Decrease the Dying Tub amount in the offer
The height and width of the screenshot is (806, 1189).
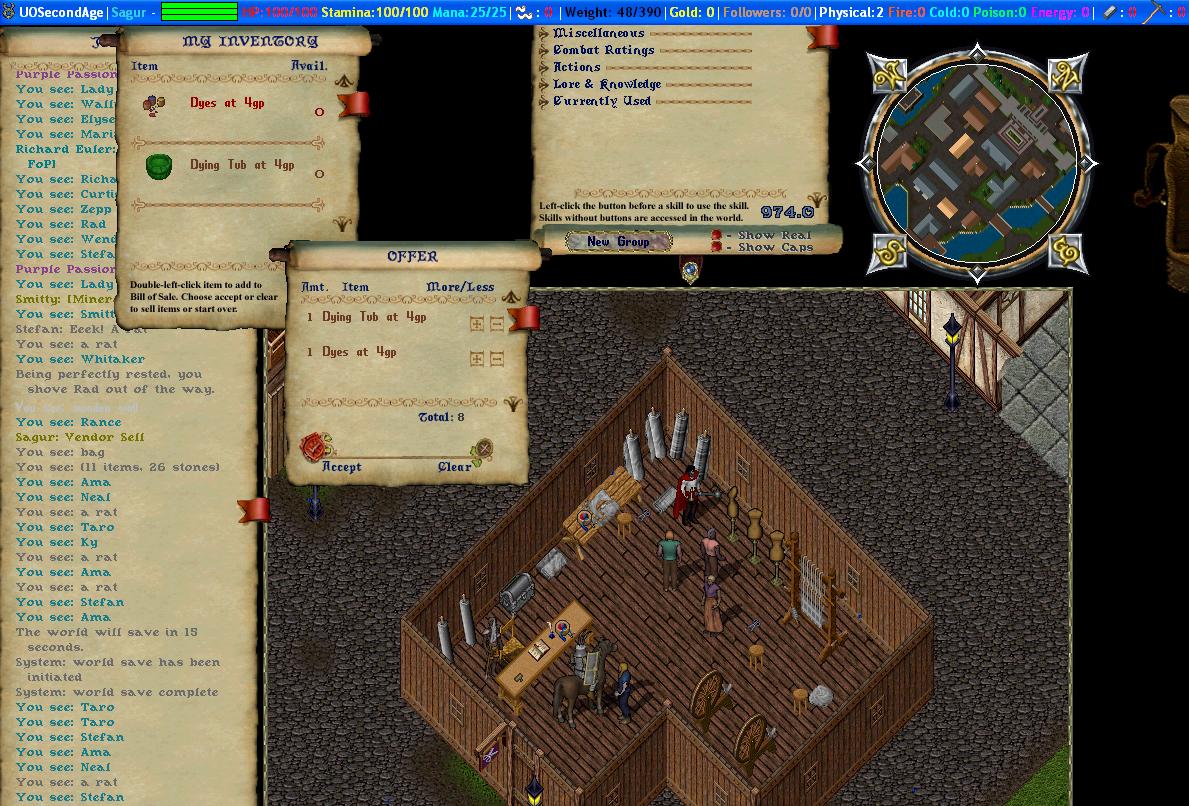point(497,324)
